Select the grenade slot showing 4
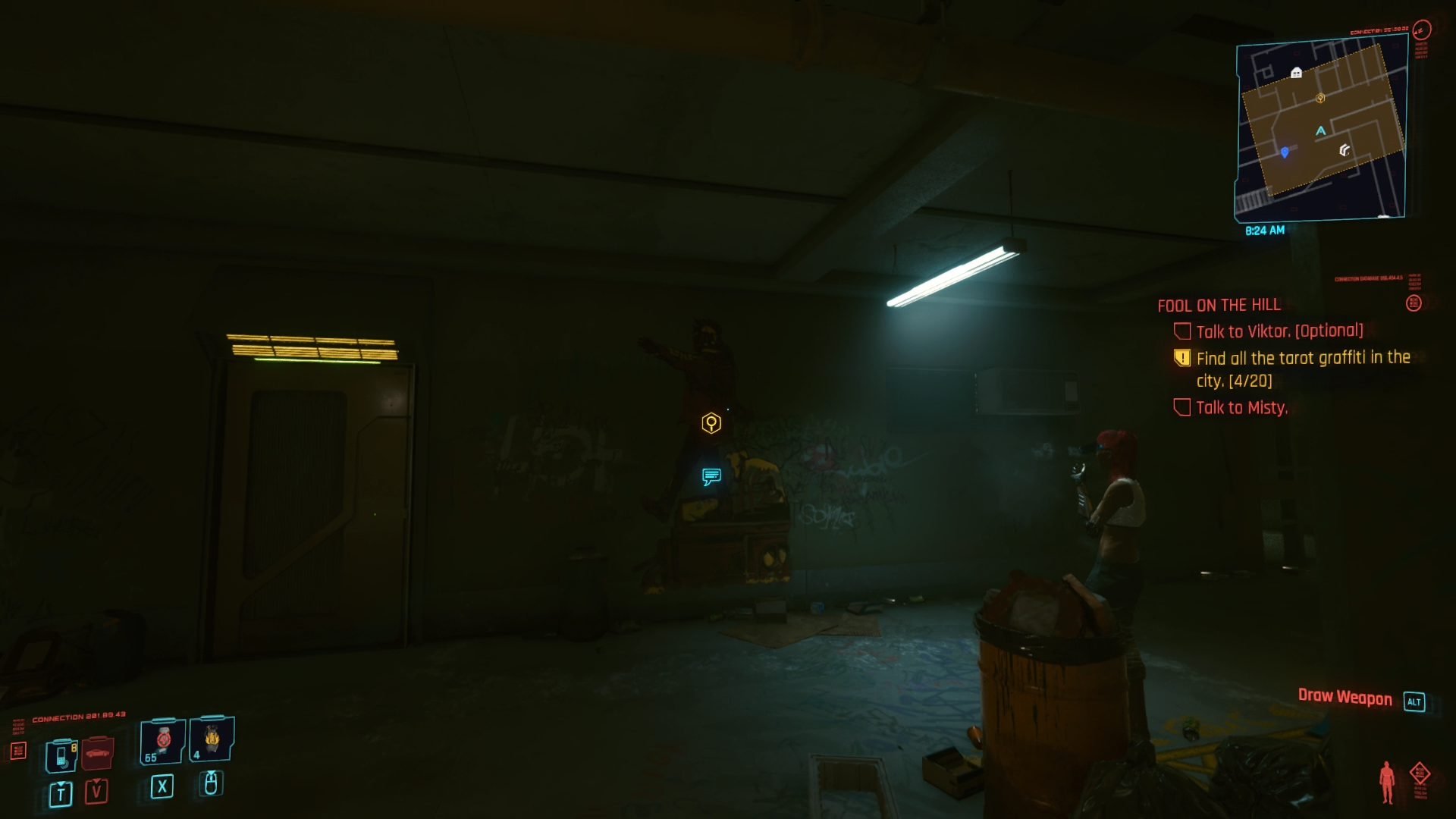 [x=211, y=739]
